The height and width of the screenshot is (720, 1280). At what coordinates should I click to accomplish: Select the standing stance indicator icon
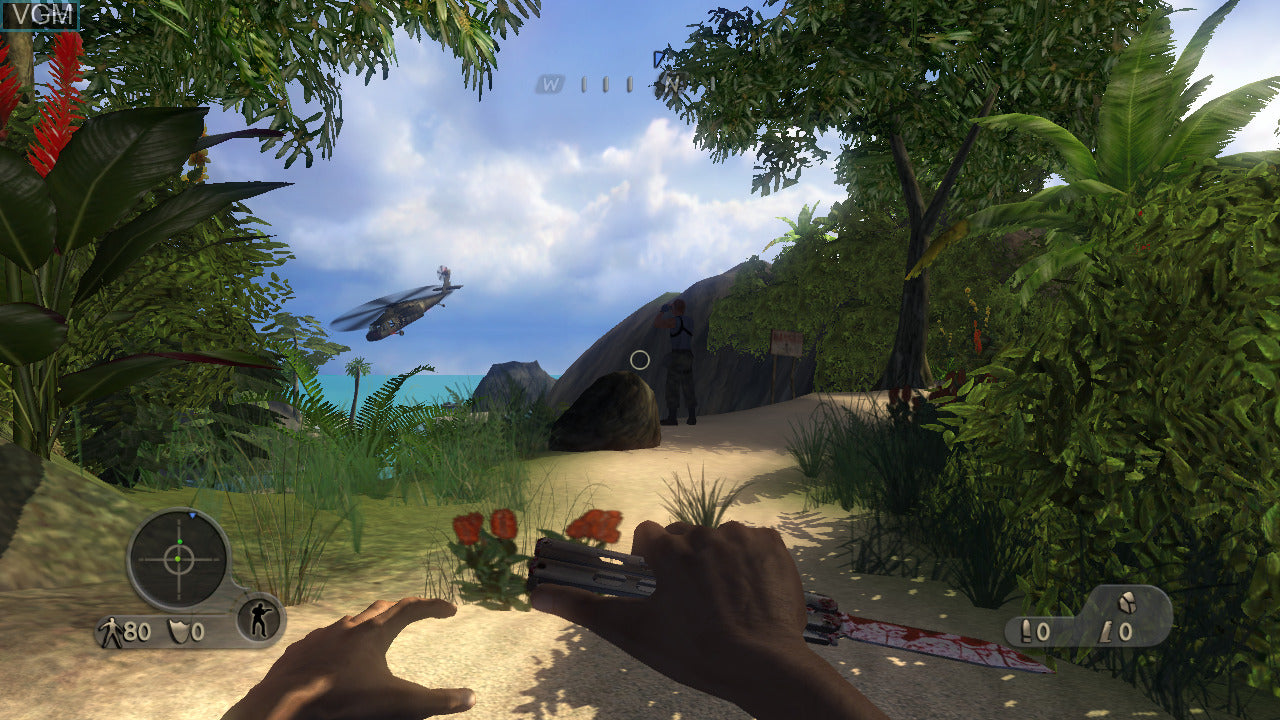click(x=259, y=621)
